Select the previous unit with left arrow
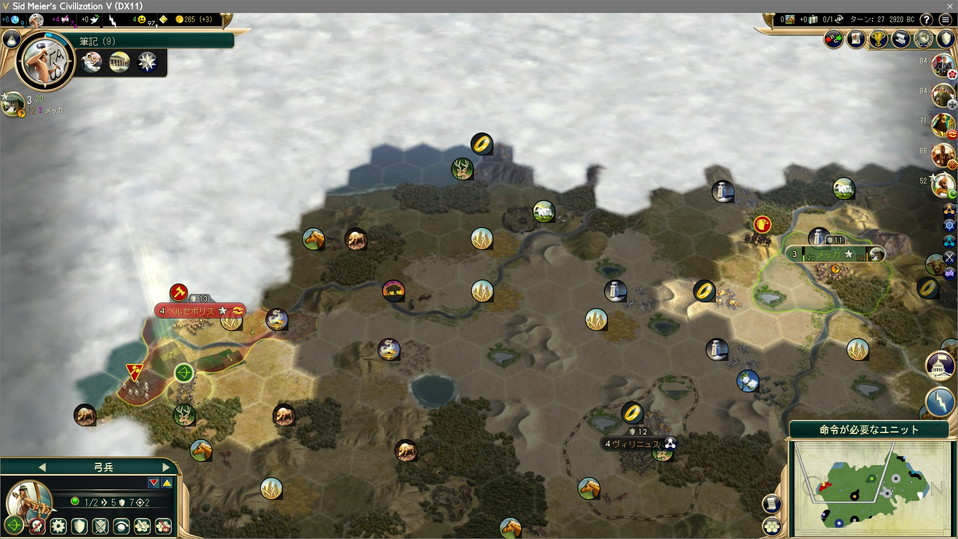 coord(42,467)
